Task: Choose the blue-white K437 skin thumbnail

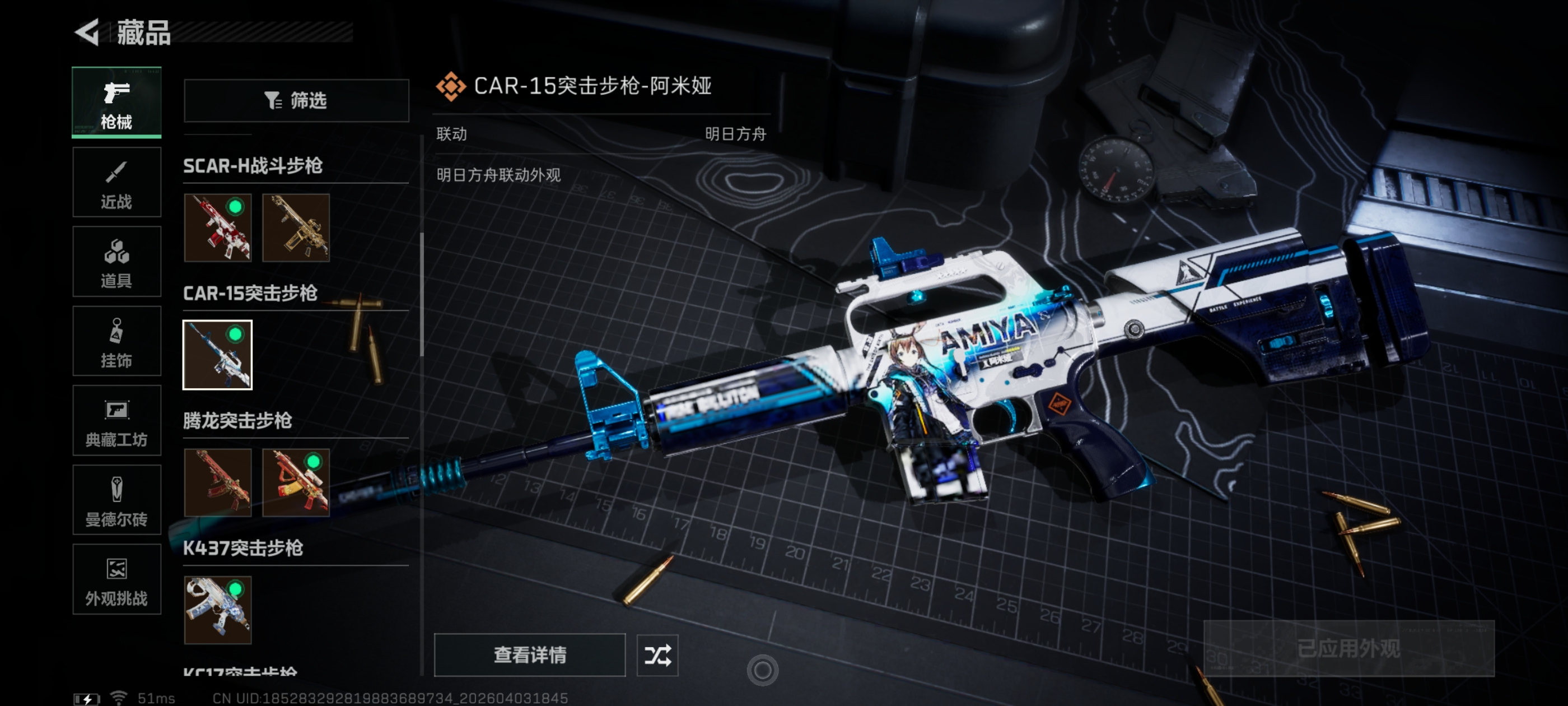Action: 218,610
